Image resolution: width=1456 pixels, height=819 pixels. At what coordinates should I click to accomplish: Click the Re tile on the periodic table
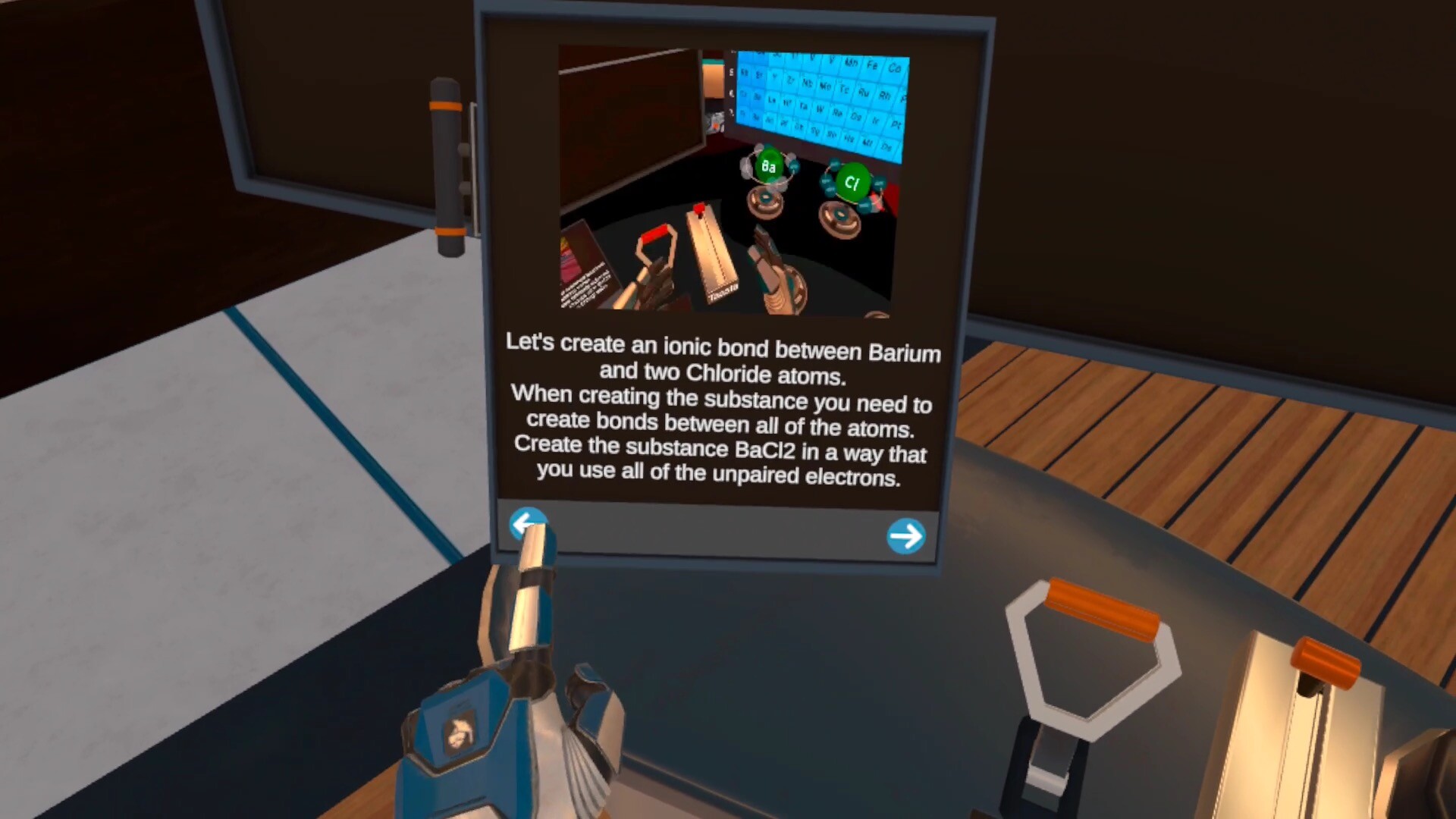pyautogui.click(x=838, y=114)
